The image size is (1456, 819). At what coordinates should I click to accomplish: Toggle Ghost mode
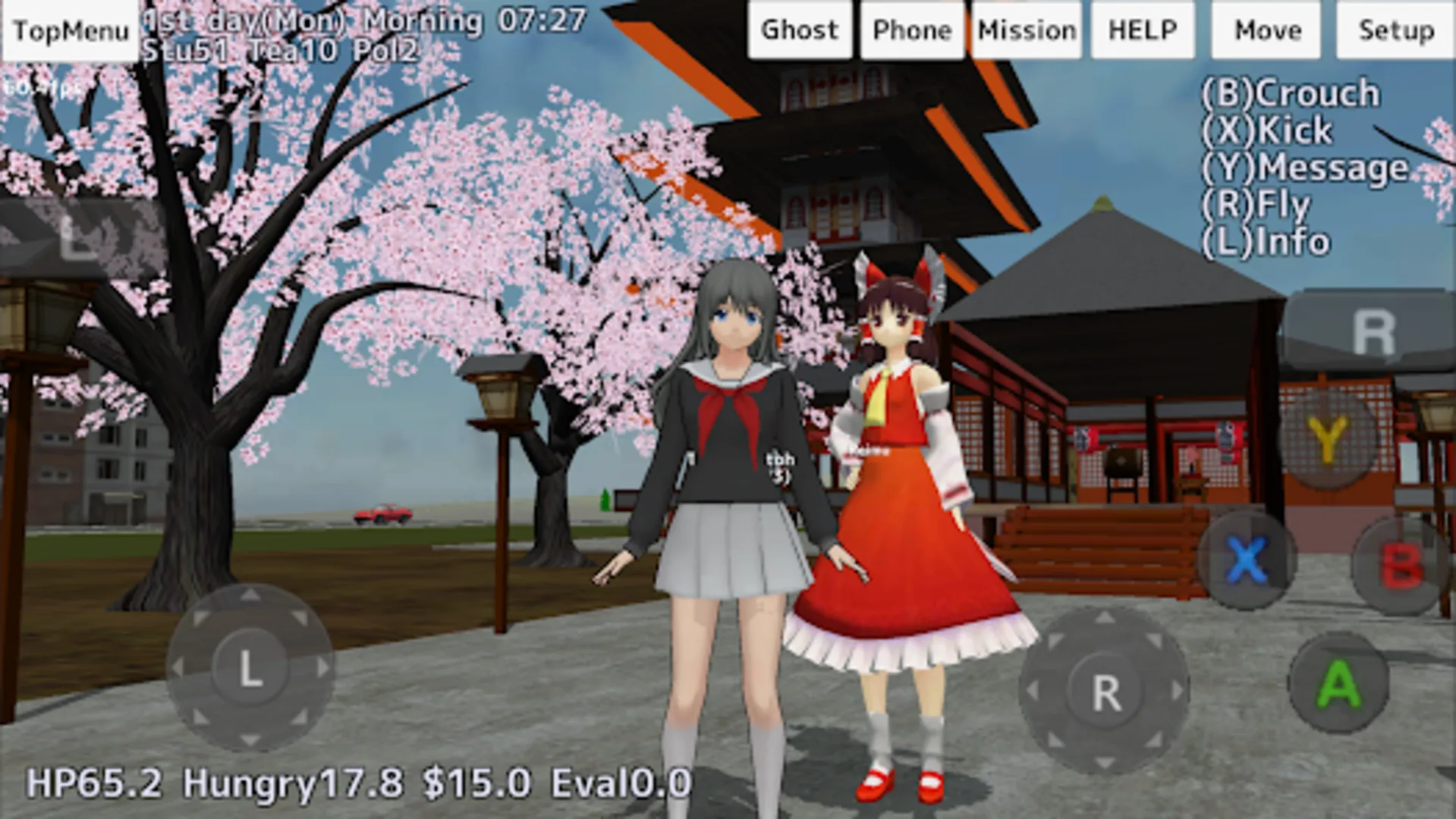tap(800, 30)
